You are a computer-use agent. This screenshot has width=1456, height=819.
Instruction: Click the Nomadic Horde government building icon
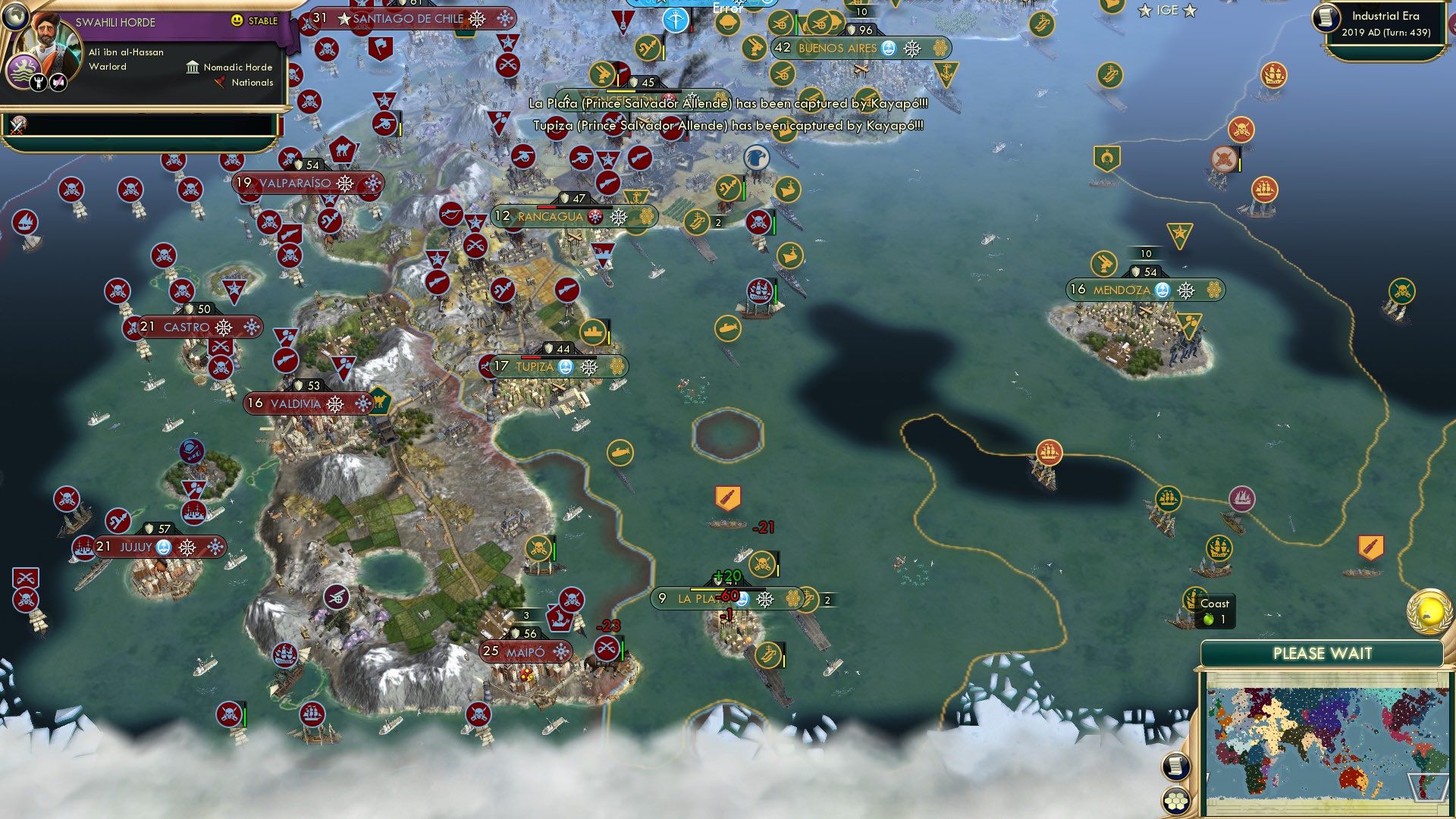point(192,67)
